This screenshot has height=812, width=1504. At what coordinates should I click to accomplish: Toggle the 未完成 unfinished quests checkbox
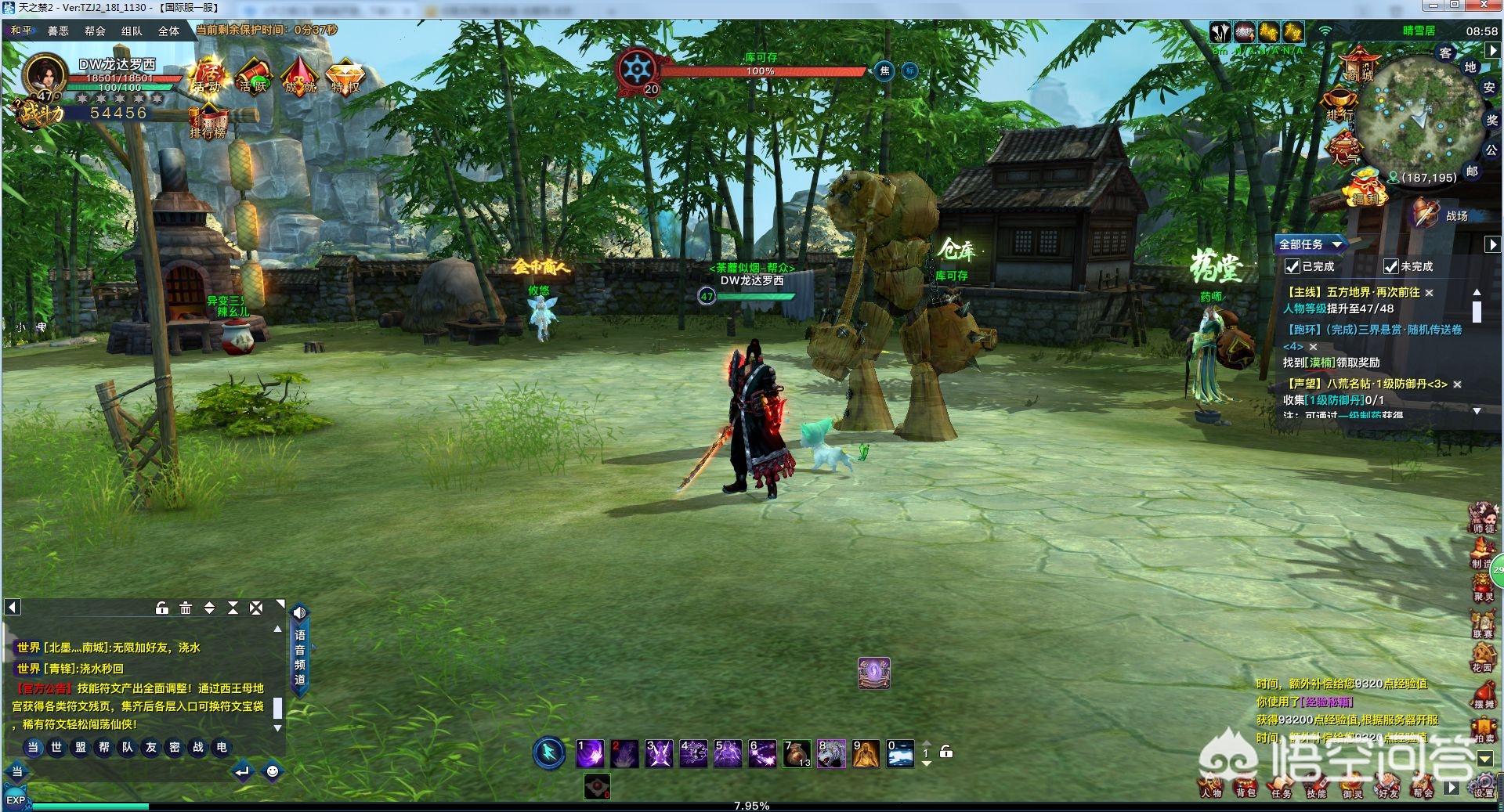coord(1390,267)
